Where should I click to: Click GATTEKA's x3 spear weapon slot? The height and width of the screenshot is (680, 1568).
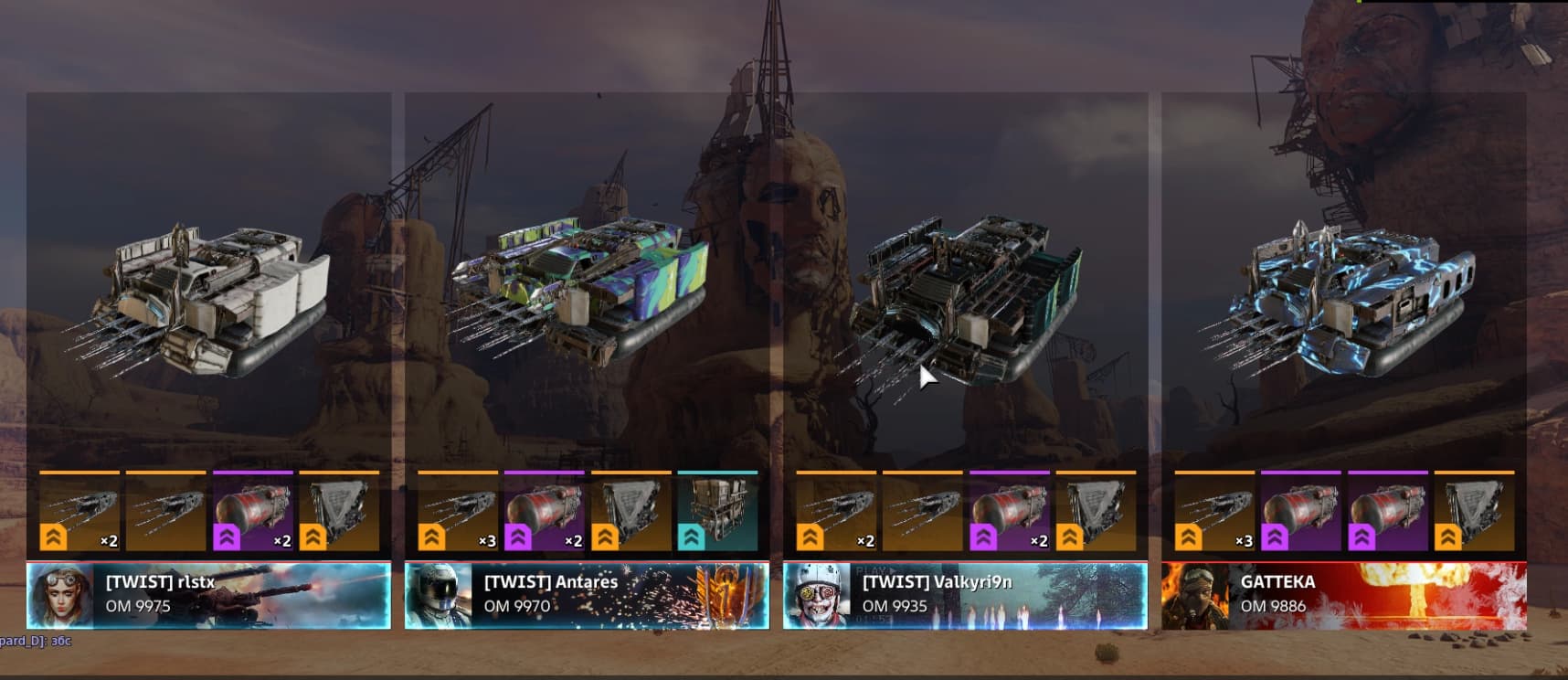click(1214, 513)
